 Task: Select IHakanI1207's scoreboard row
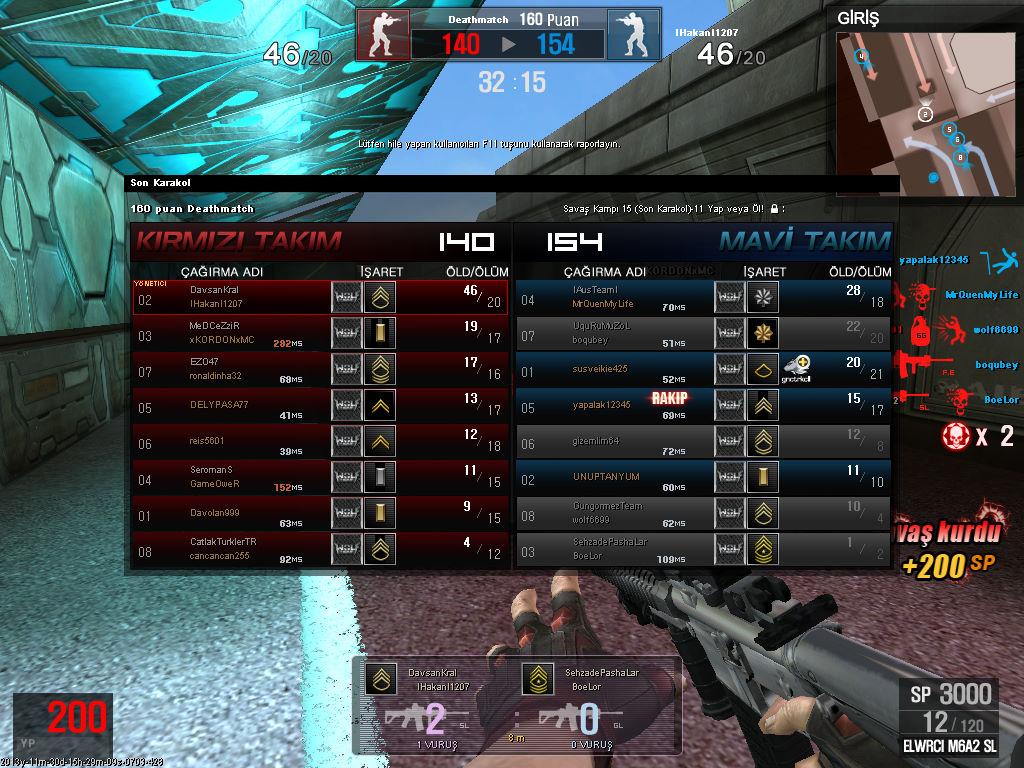[320, 297]
